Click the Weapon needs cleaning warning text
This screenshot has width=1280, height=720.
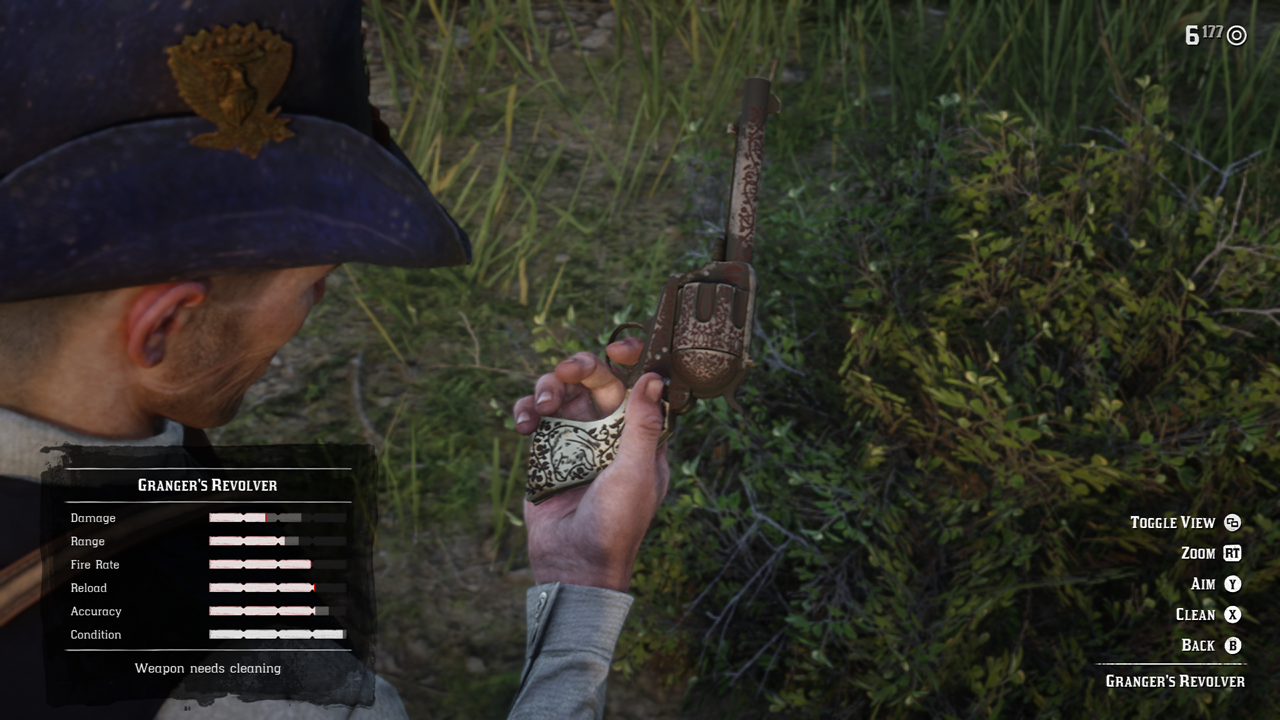207,668
